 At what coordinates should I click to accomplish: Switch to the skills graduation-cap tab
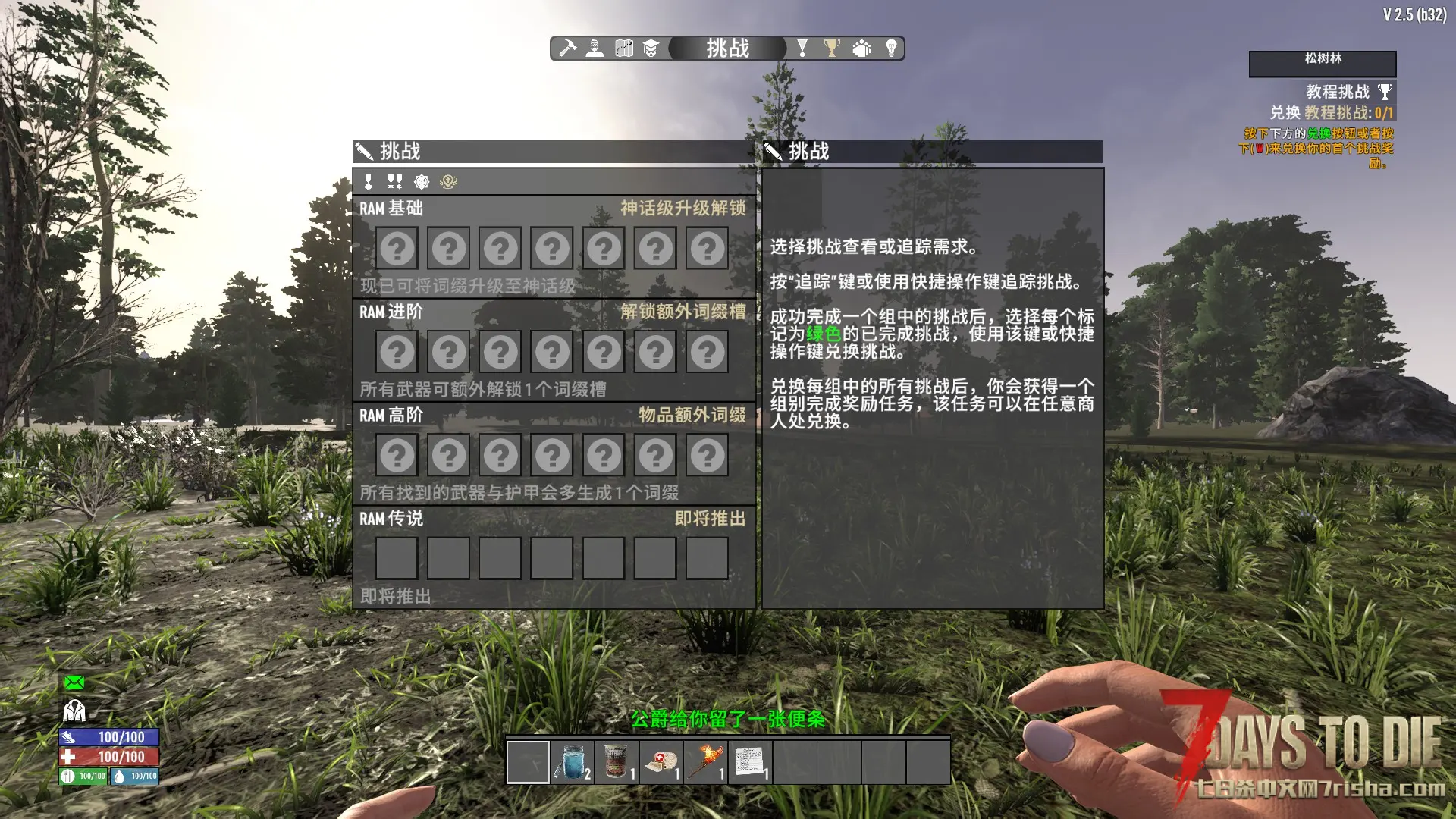point(651,49)
